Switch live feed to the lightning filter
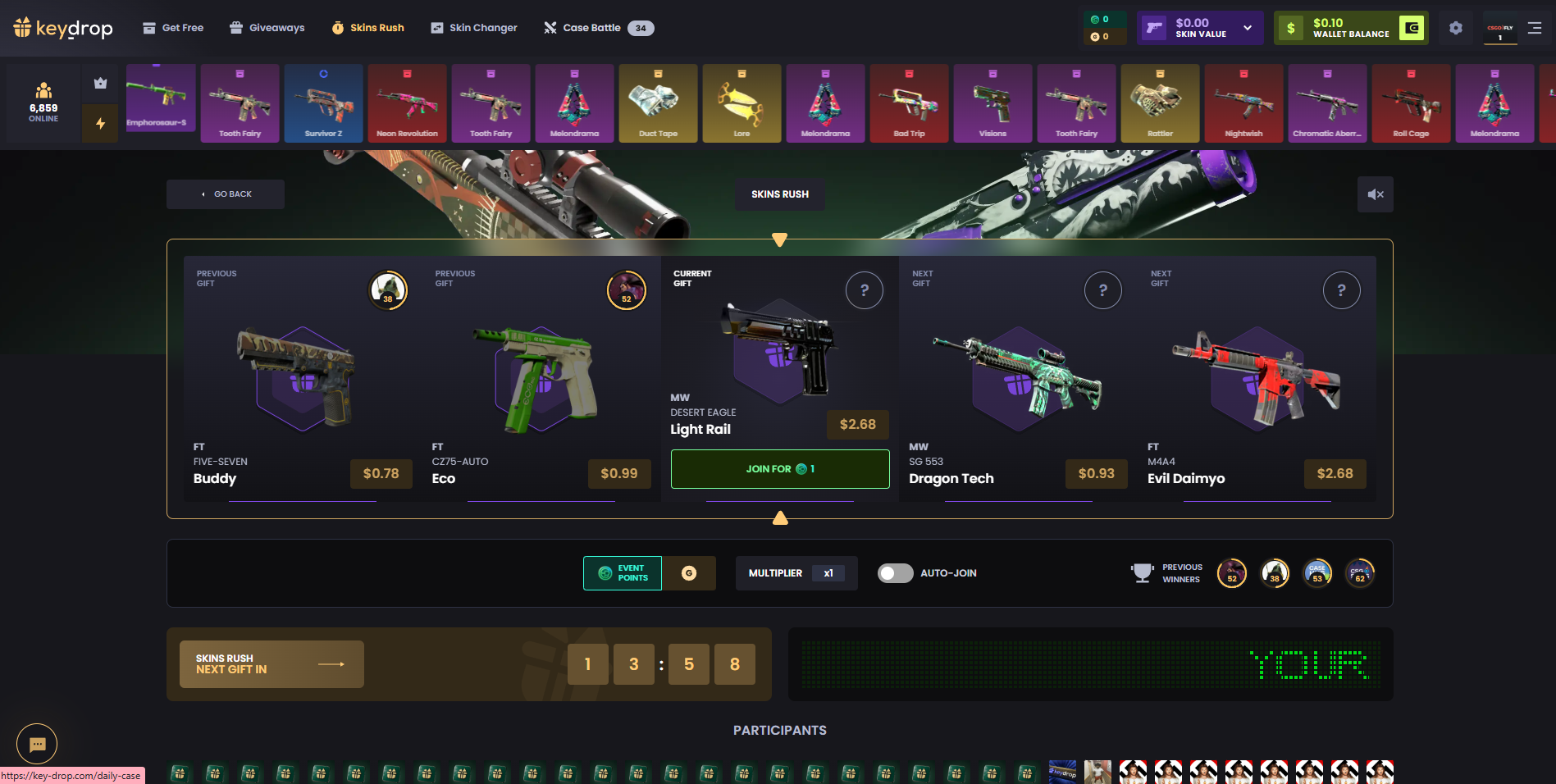1556x784 pixels. tap(100, 124)
